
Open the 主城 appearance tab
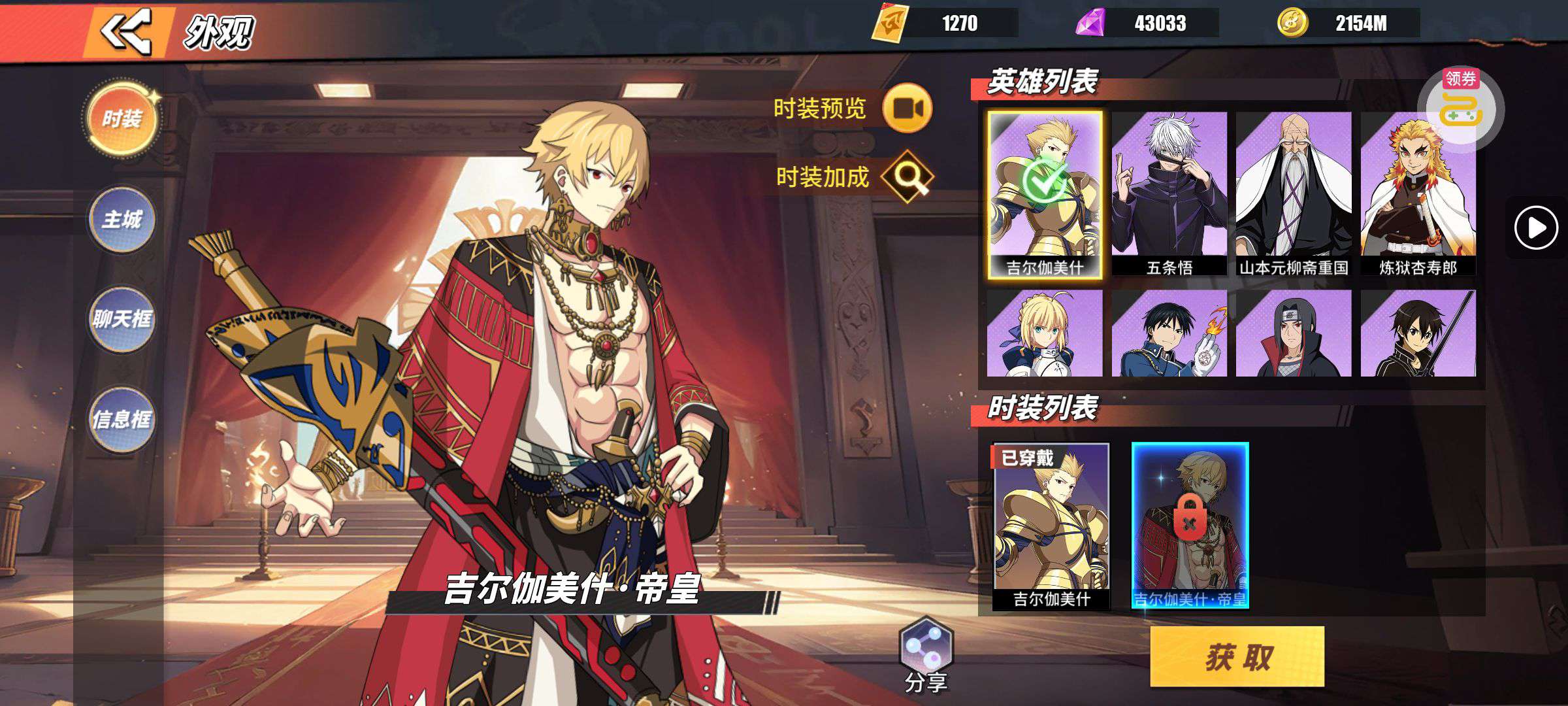122,219
